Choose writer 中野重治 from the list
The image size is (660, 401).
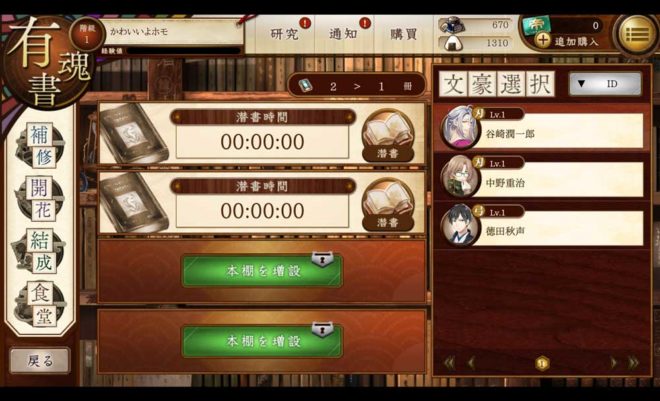tap(541, 179)
